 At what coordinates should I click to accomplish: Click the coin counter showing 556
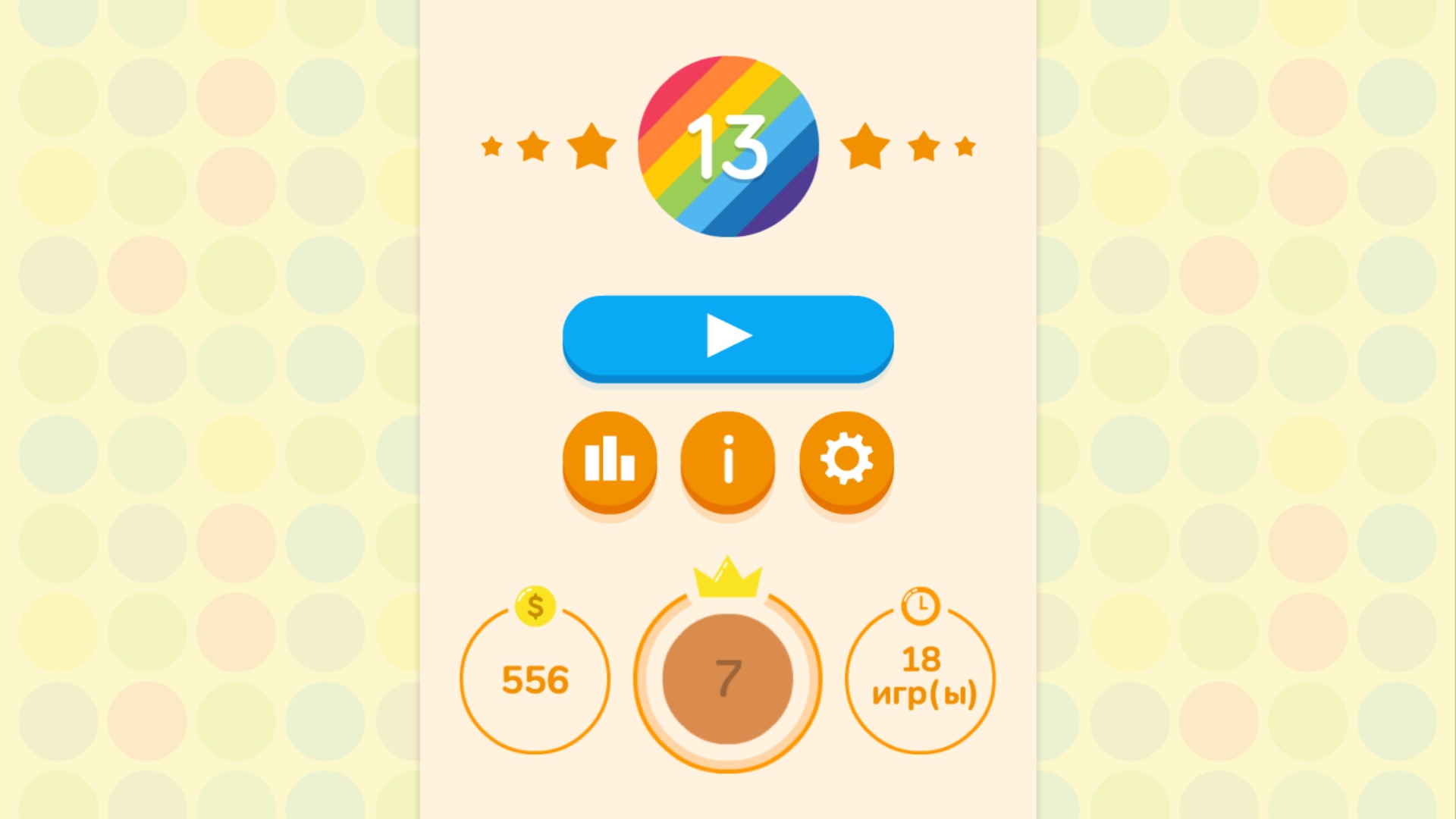pyautogui.click(x=535, y=680)
